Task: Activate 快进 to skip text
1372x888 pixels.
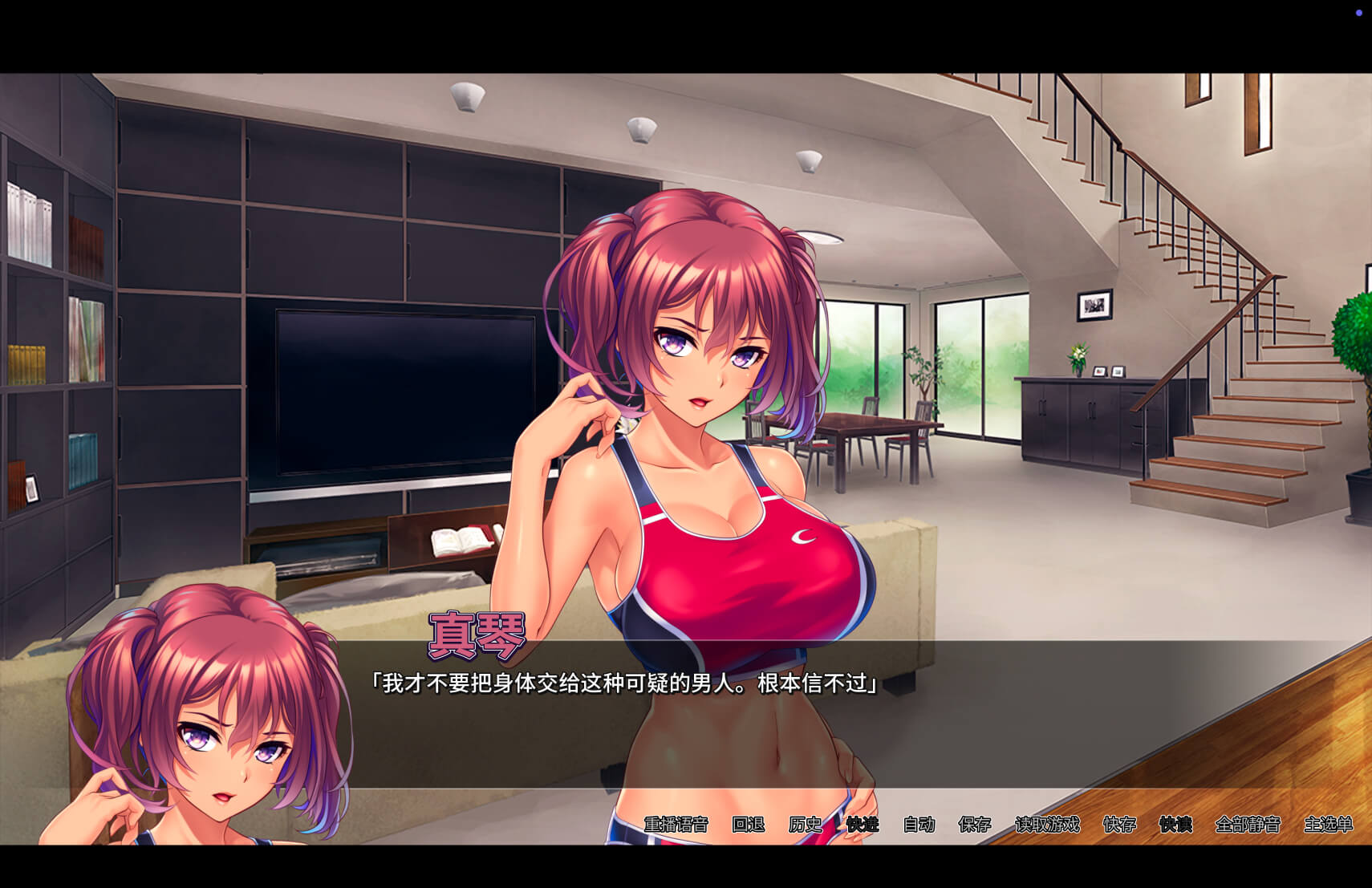Action: (863, 824)
